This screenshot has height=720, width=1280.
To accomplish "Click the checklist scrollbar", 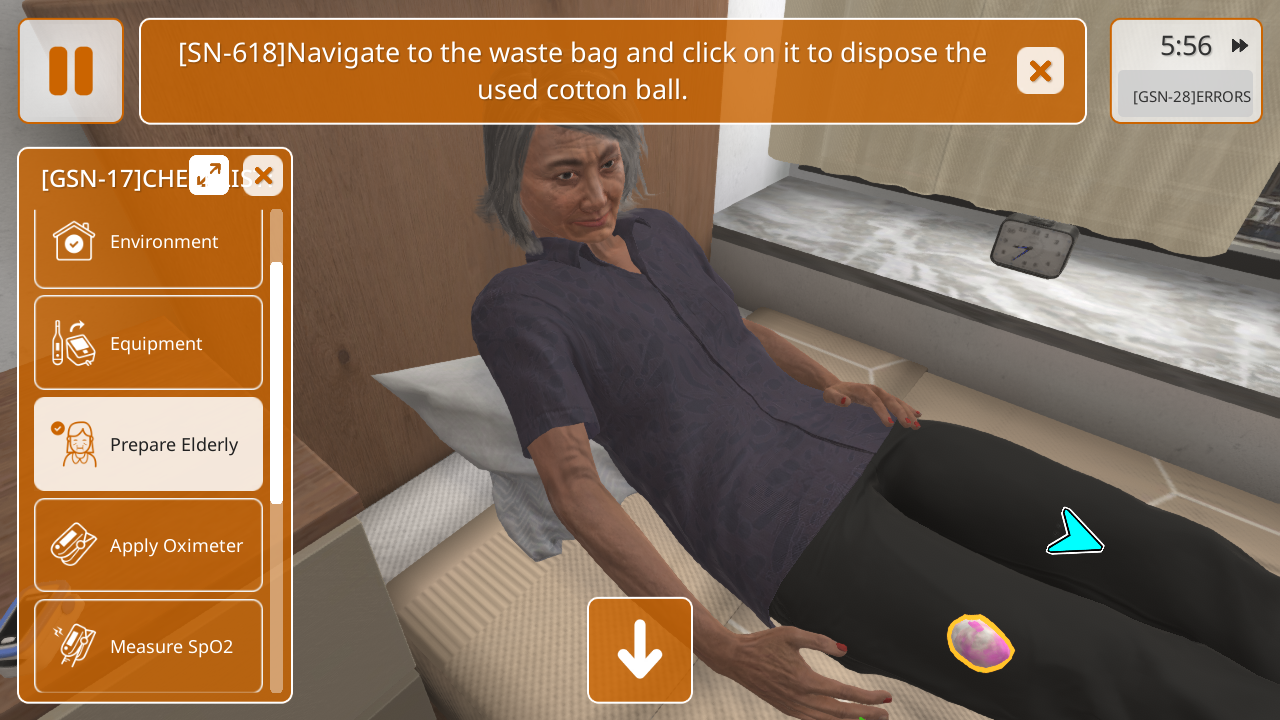I will tap(276, 382).
